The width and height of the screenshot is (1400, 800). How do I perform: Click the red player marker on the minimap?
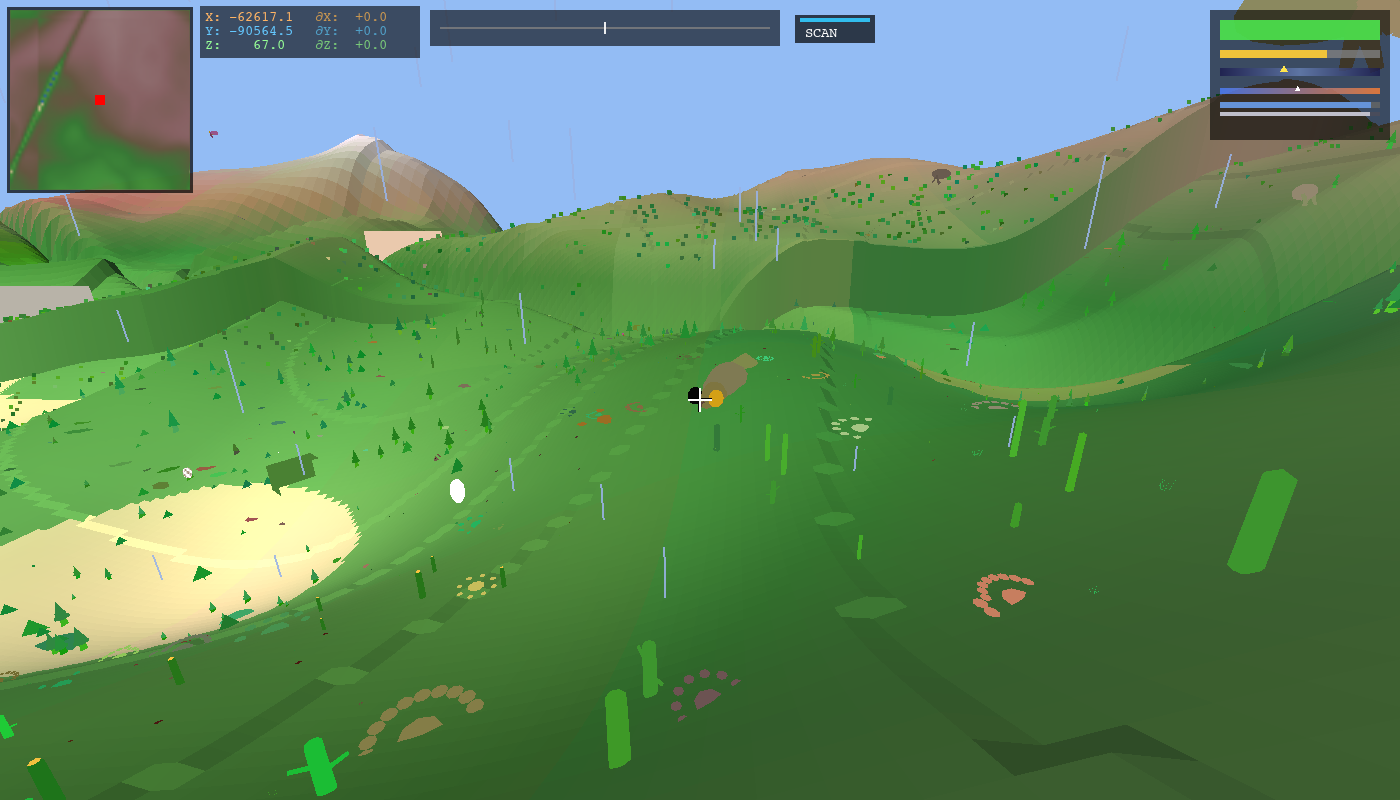click(99, 100)
